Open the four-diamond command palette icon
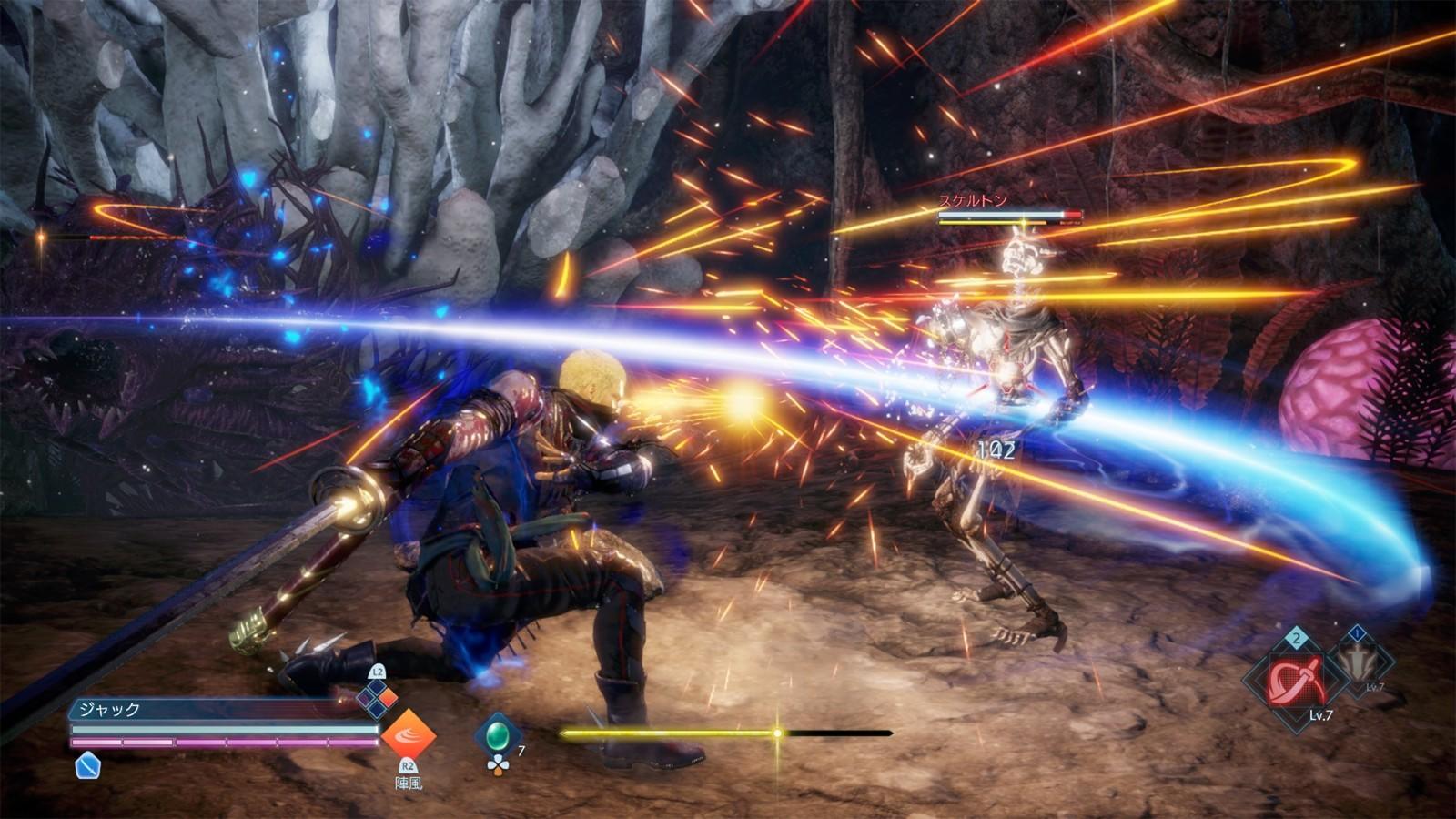The width and height of the screenshot is (1456, 819). pos(377,699)
